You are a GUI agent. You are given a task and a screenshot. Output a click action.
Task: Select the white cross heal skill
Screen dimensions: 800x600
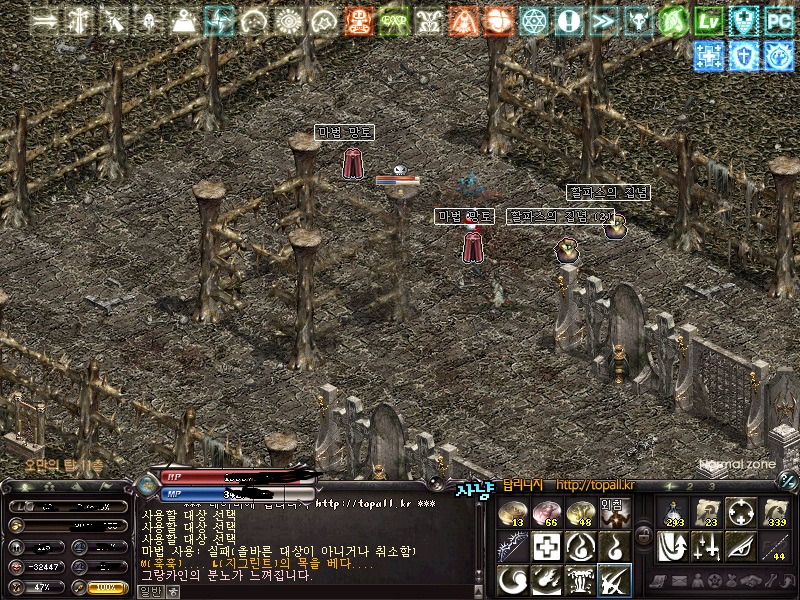click(x=546, y=546)
